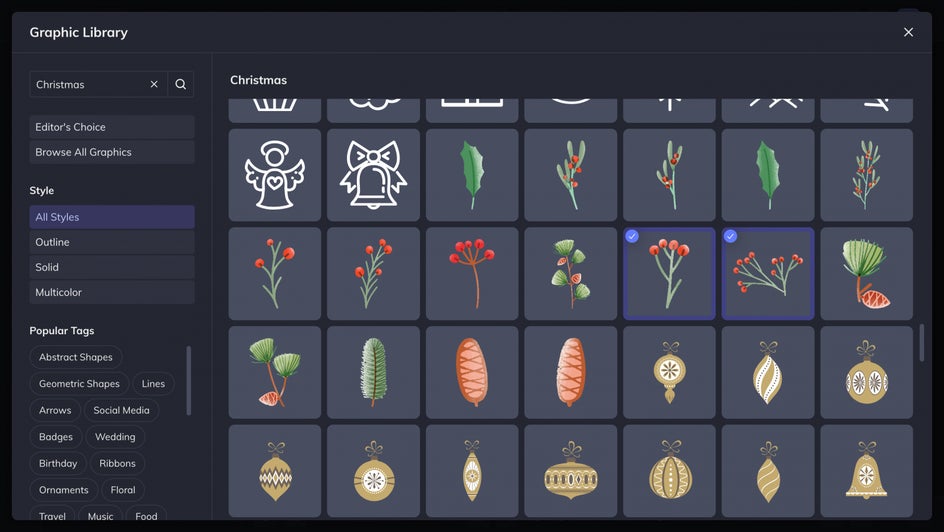Select the green fir branch graphic
The height and width of the screenshot is (532, 944).
pyautogui.click(x=373, y=372)
